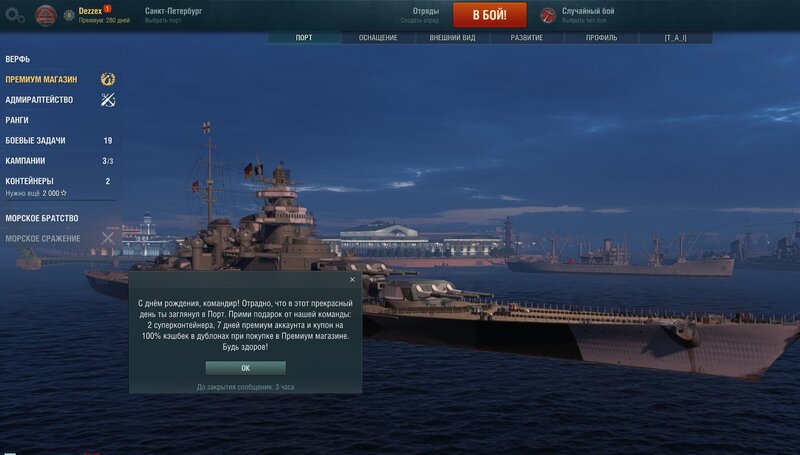Open the «Верфь» menu entry
Viewport: 800px width, 455px height.
click(18, 59)
